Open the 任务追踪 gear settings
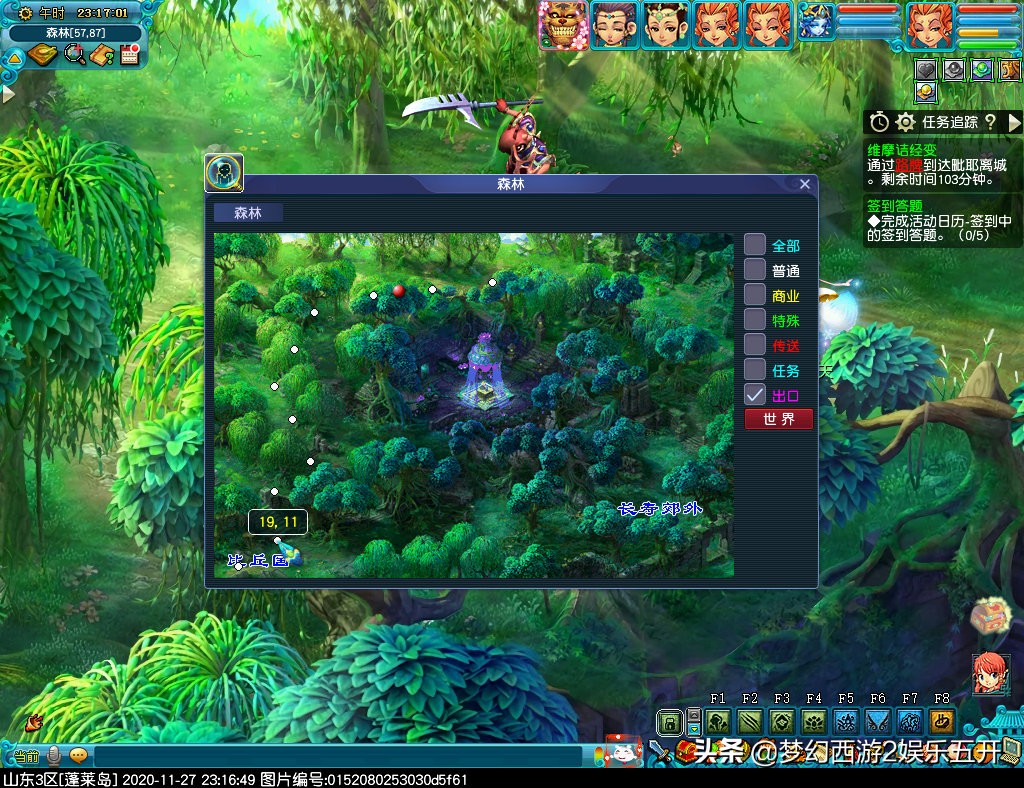The height and width of the screenshot is (788, 1024). 906,122
